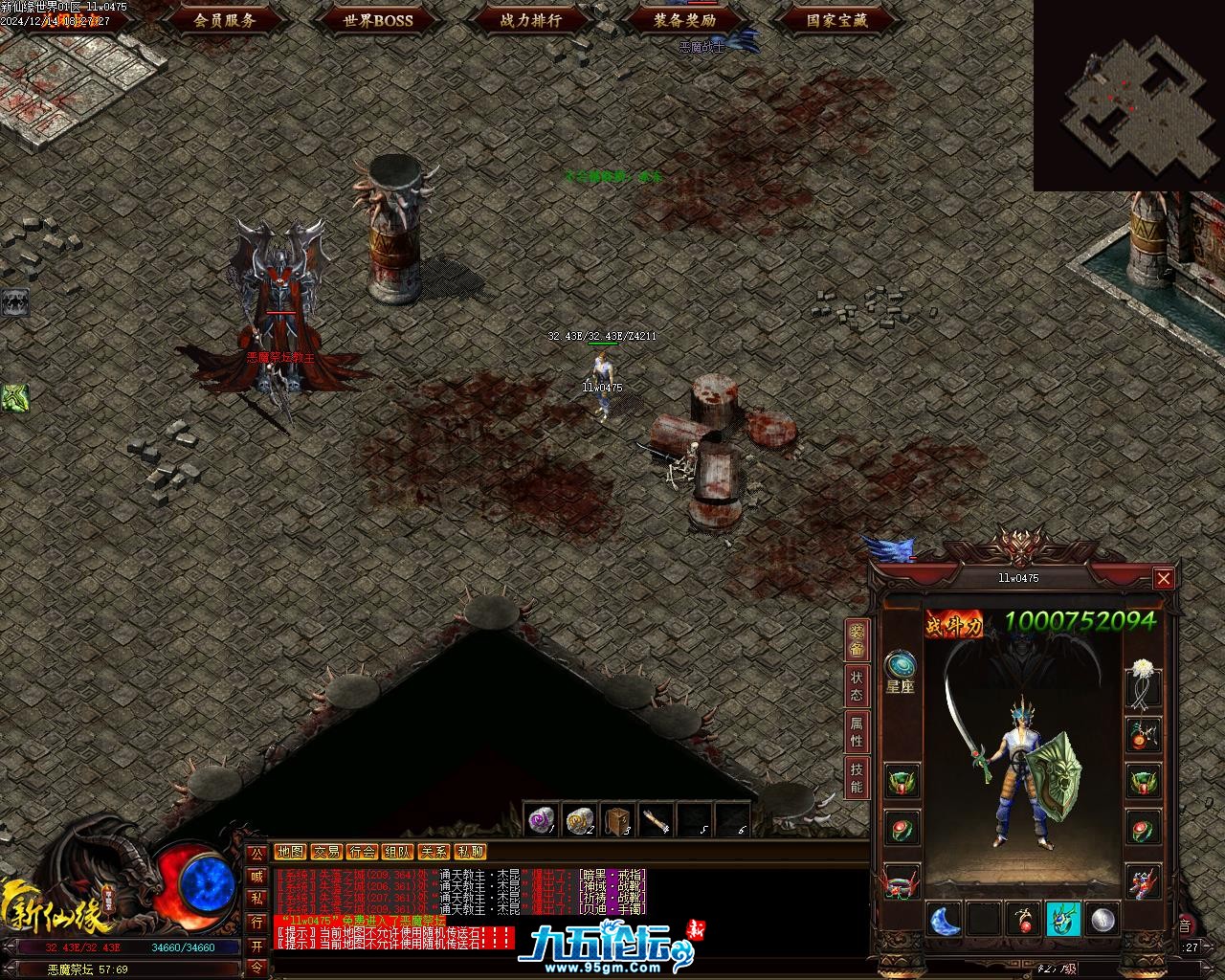The image size is (1225, 980).
Task: Switch to the 技能 skills tab
Action: pyautogui.click(x=857, y=779)
